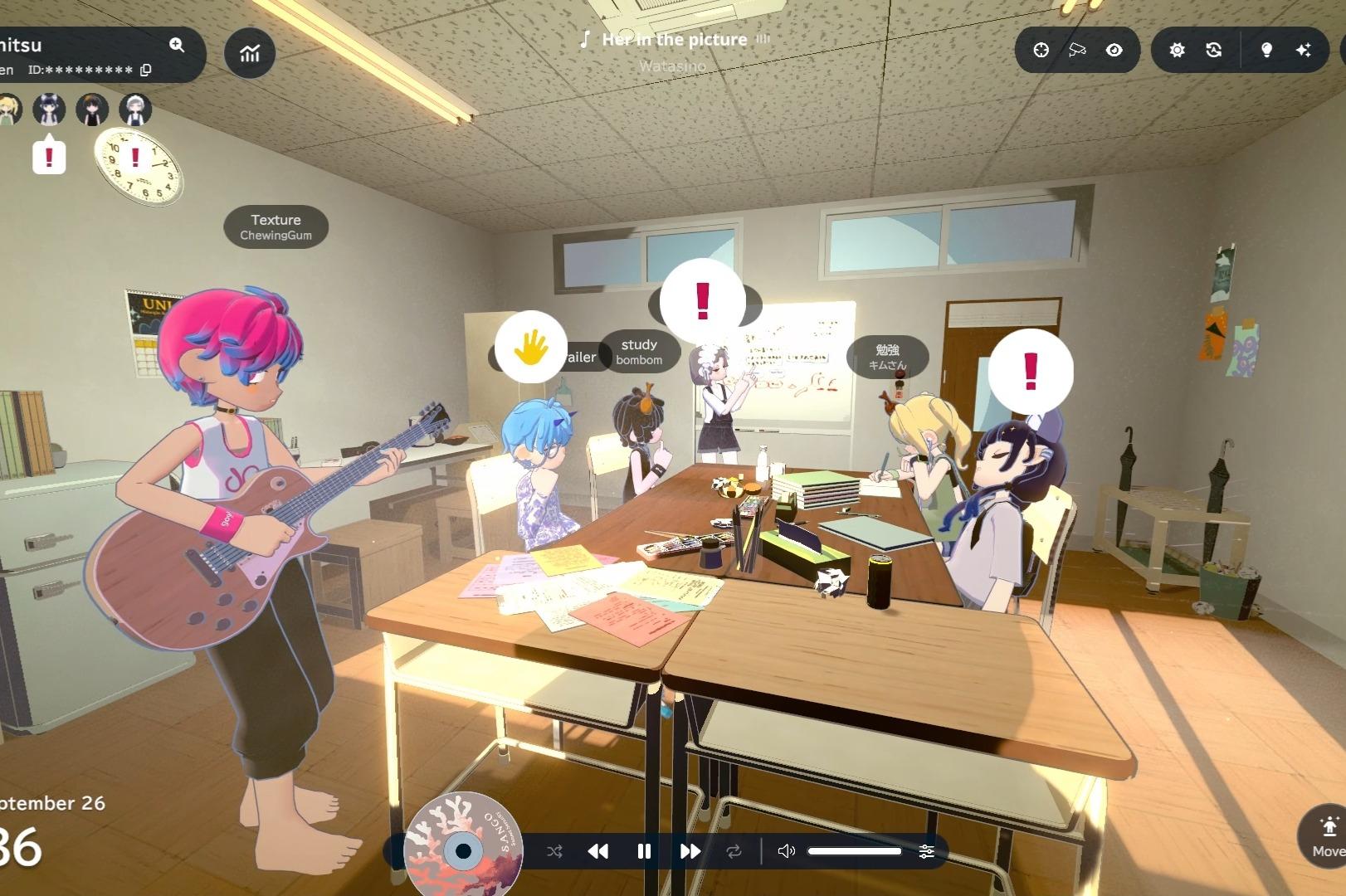
Task: Pause the current song
Action: point(644,851)
